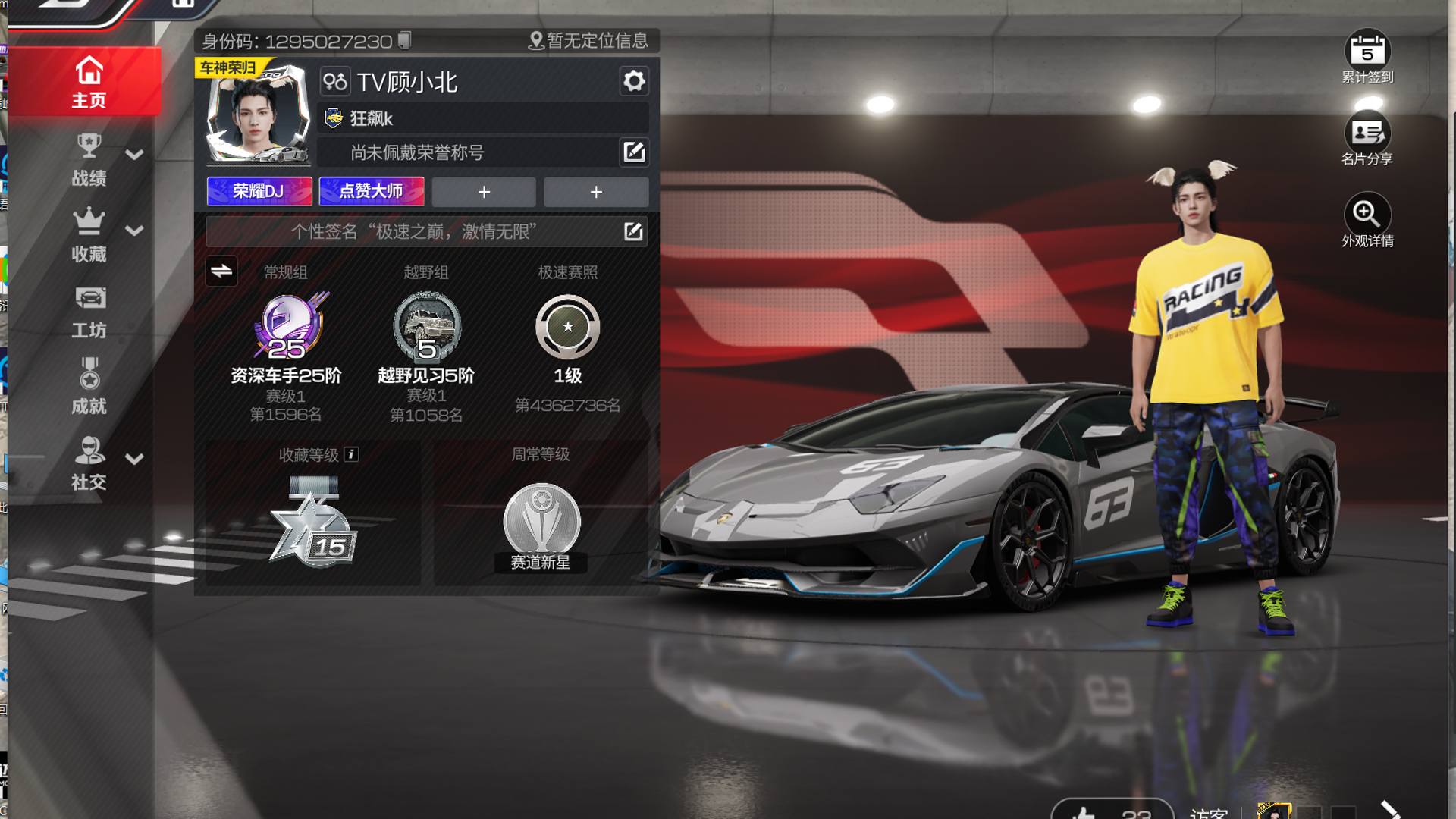
Task: Show the 收藏等级 info tooltip
Action: [x=351, y=454]
